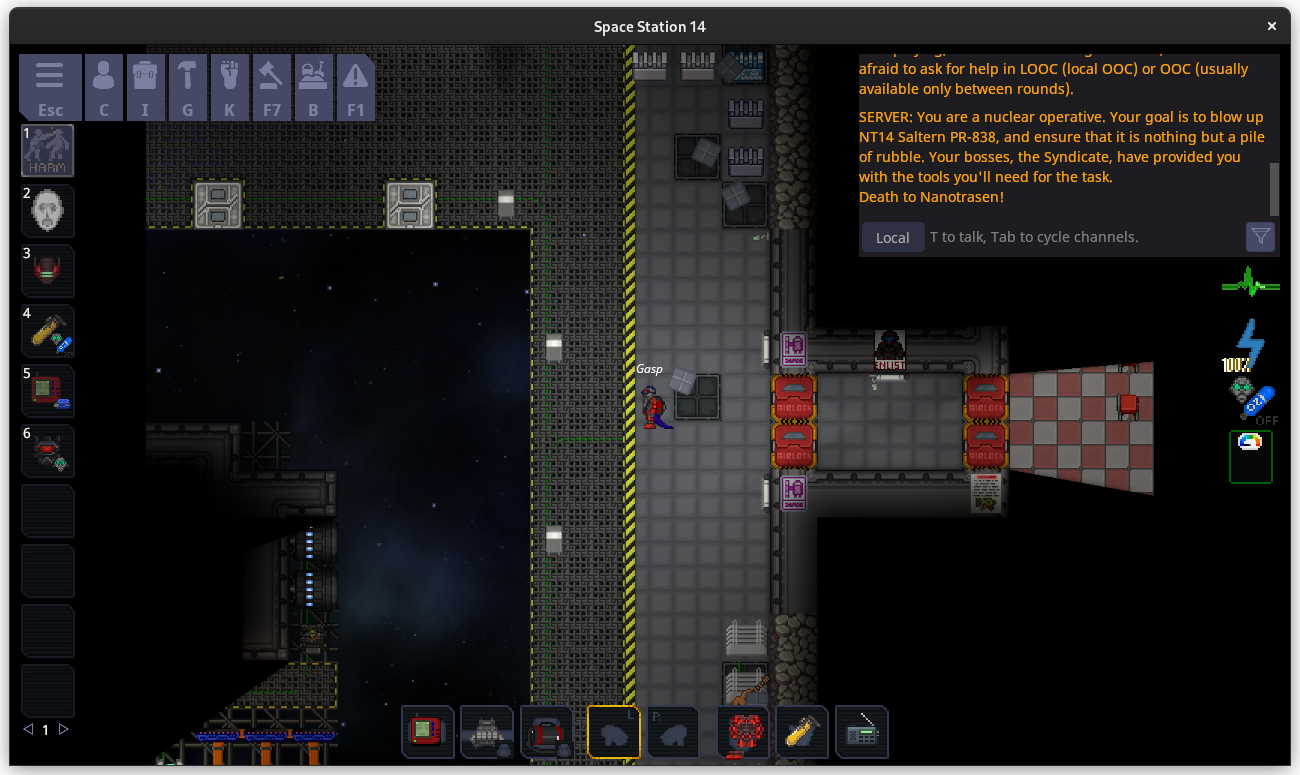Switch to the left hand L slot
Image resolution: width=1300 pixels, height=775 pixels.
click(x=614, y=732)
